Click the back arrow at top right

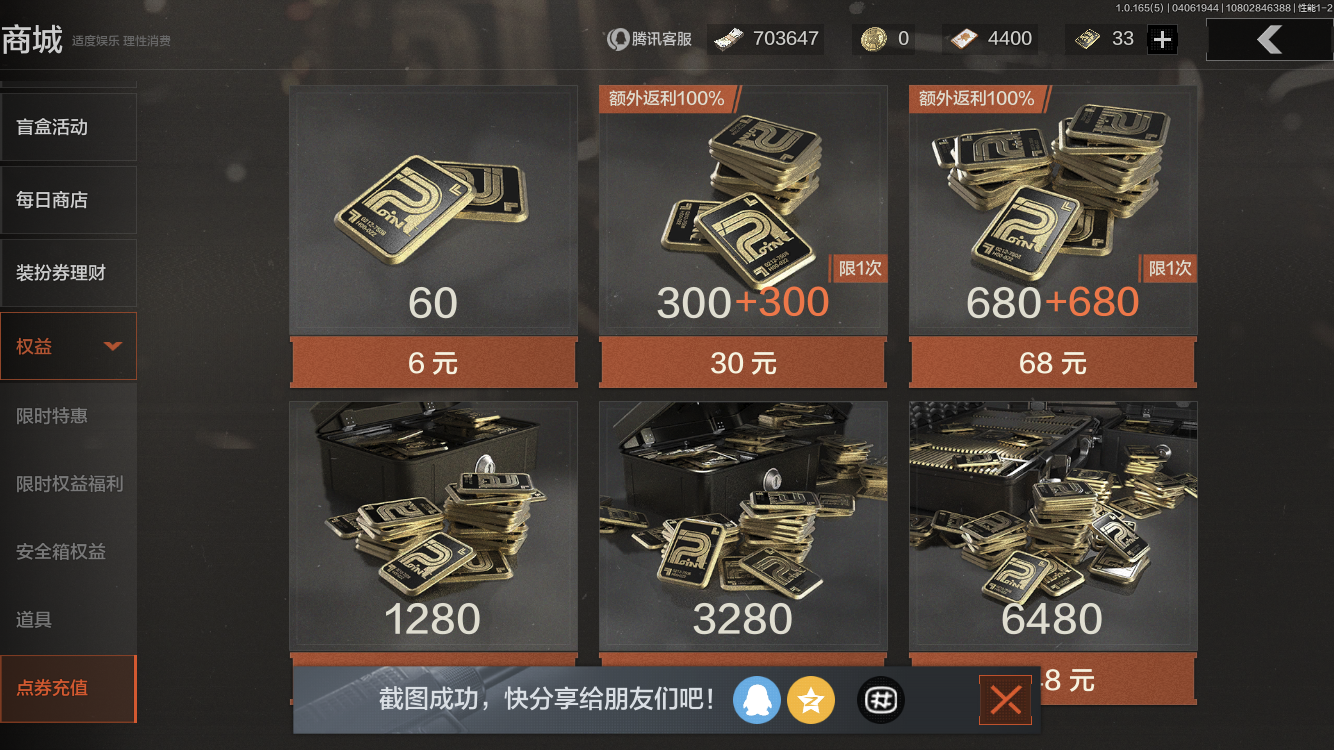1268,39
